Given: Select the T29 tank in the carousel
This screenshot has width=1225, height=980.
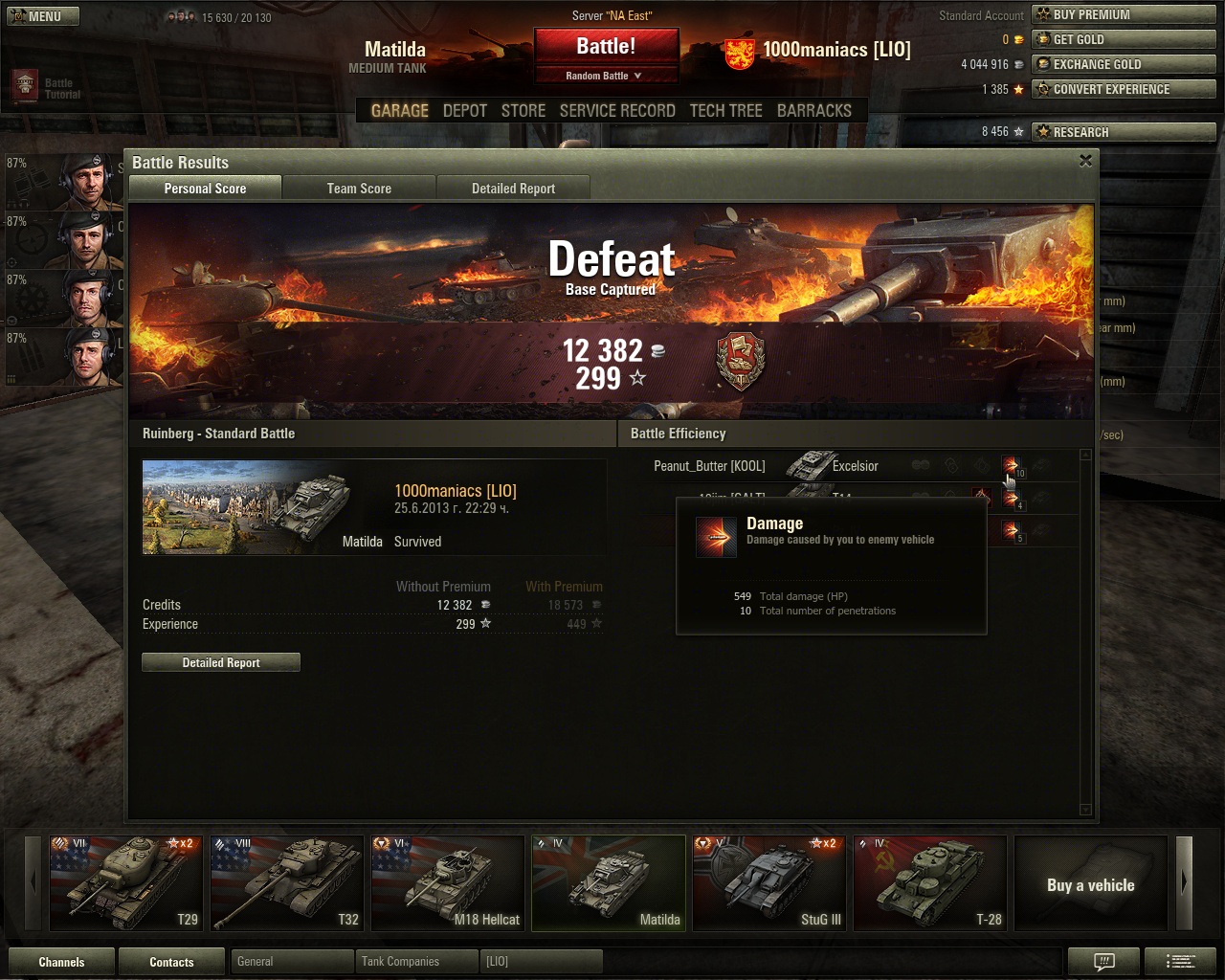Looking at the screenshot, I should click(x=126, y=882).
